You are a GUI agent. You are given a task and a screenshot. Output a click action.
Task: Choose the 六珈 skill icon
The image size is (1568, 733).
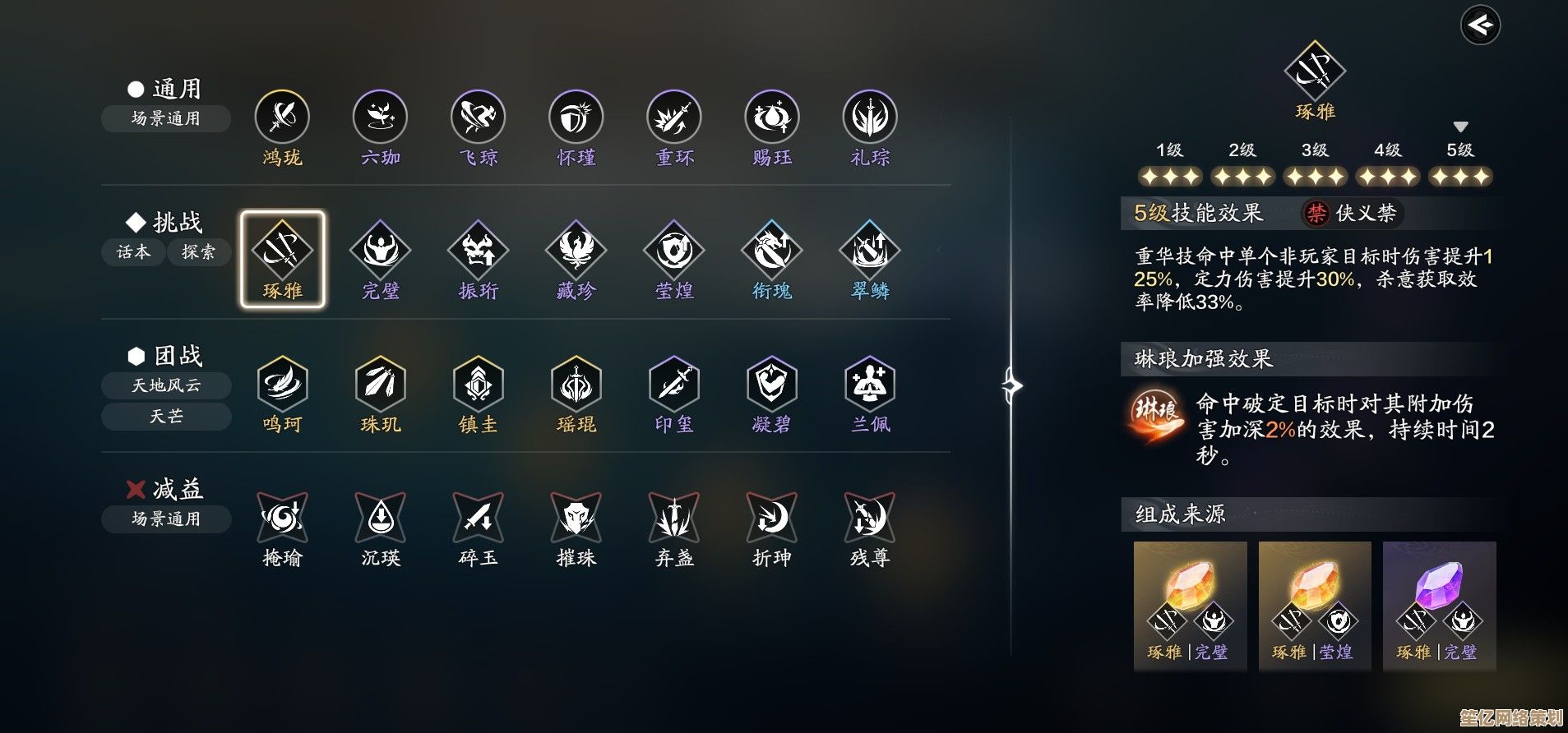point(380,118)
